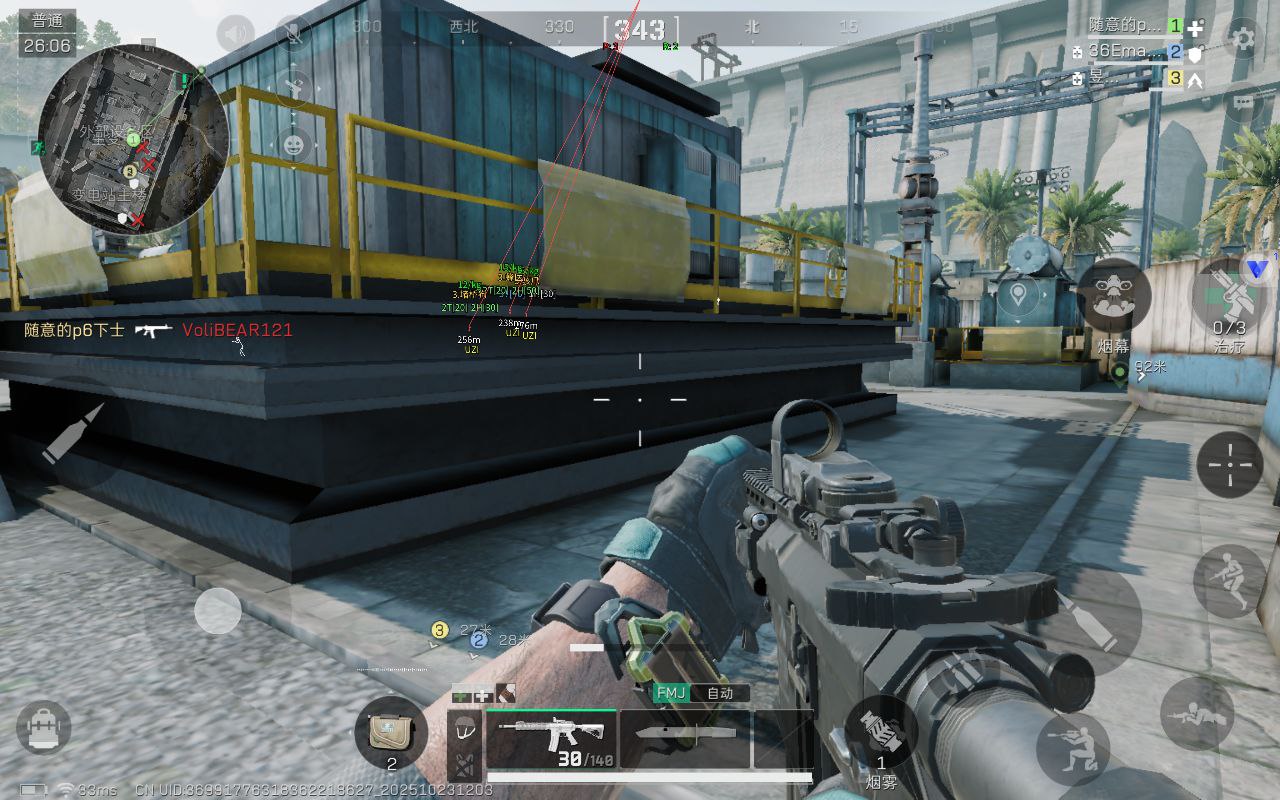This screenshot has height=800, width=1280.
Task: Select the assault rifle weapon slot
Action: (551, 739)
